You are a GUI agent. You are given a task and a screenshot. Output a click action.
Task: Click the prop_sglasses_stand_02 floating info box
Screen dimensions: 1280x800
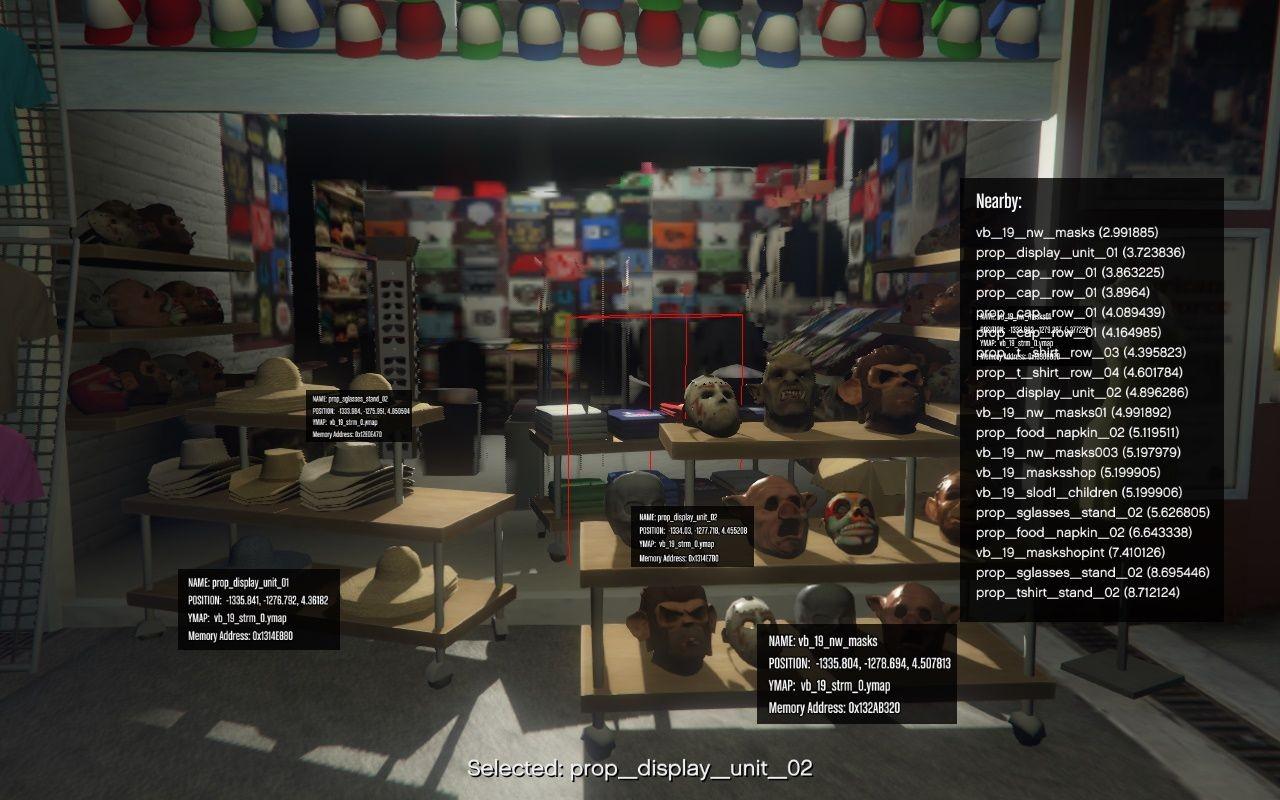[x=361, y=416]
